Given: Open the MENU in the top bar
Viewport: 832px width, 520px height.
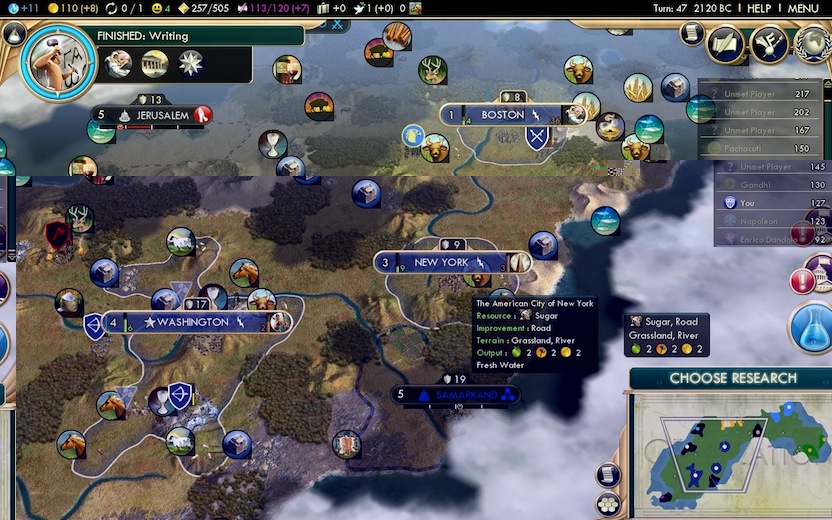Looking at the screenshot, I should (x=803, y=8).
